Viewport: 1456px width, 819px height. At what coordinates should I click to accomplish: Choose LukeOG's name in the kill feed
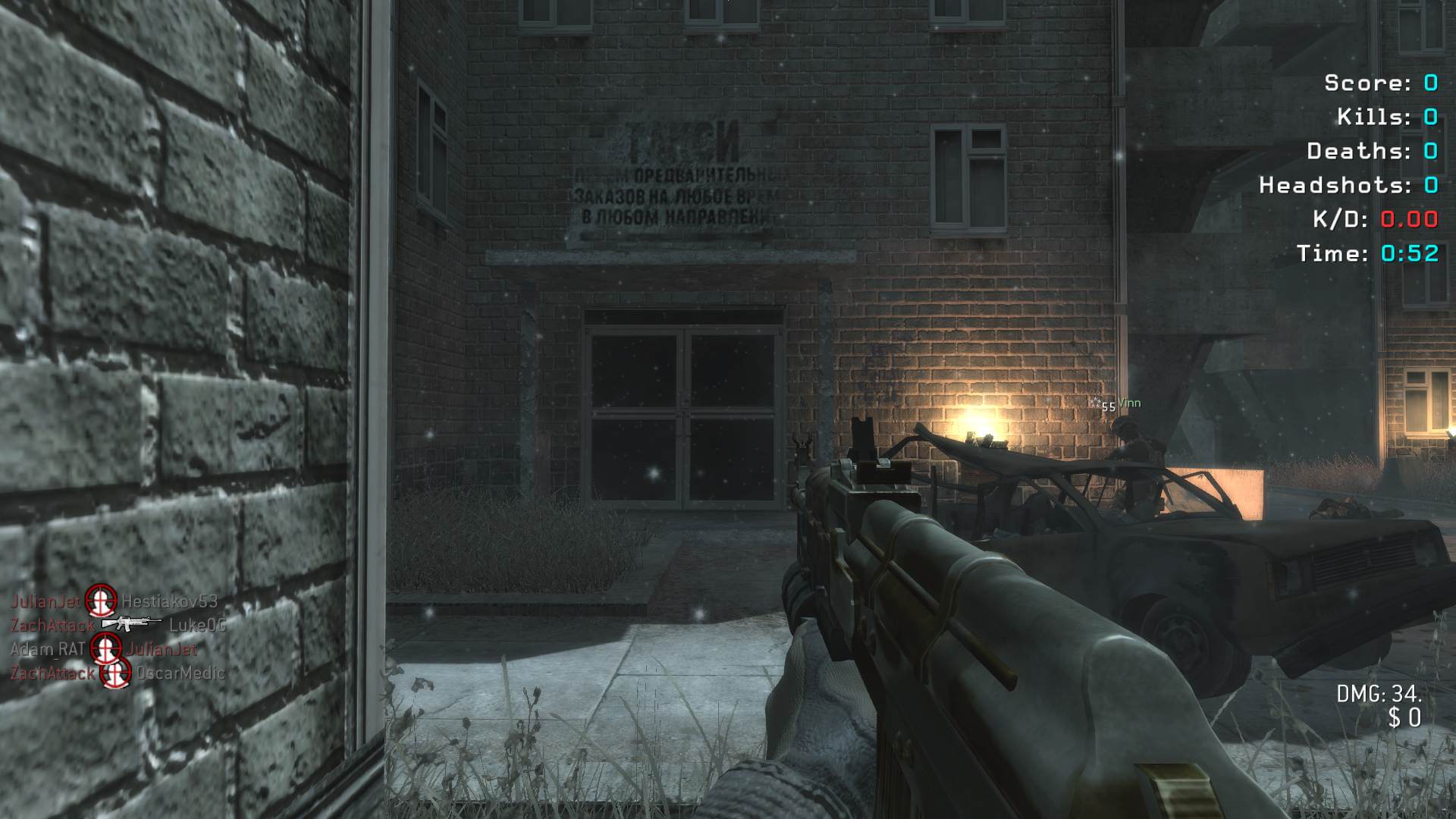coord(197,625)
